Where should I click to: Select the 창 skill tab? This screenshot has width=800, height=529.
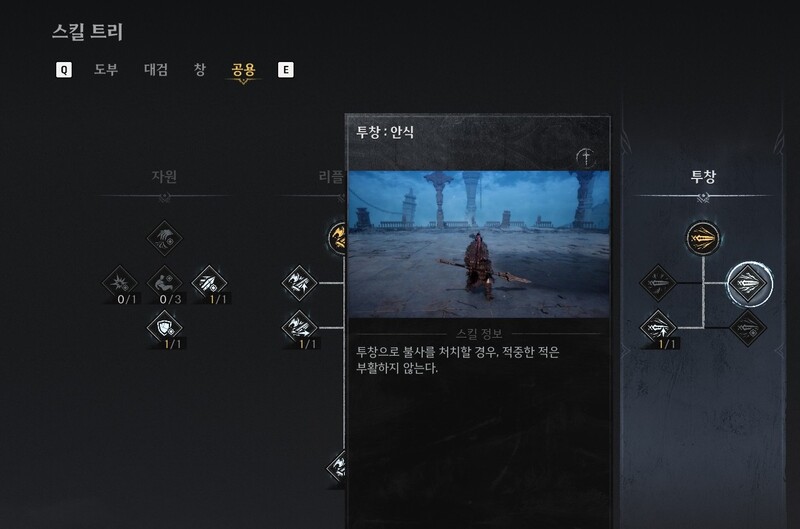pyautogui.click(x=200, y=70)
